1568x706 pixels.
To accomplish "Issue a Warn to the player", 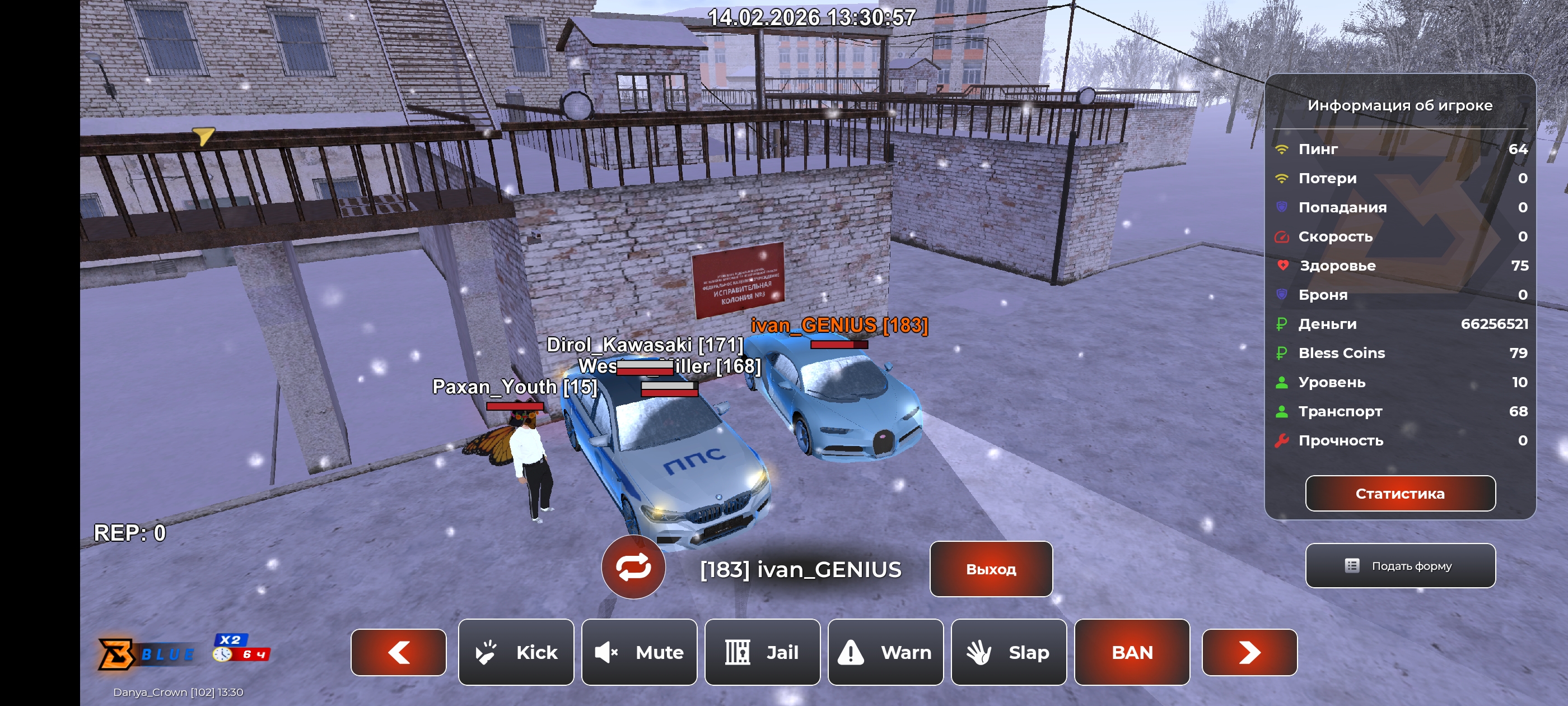I will (885, 652).
